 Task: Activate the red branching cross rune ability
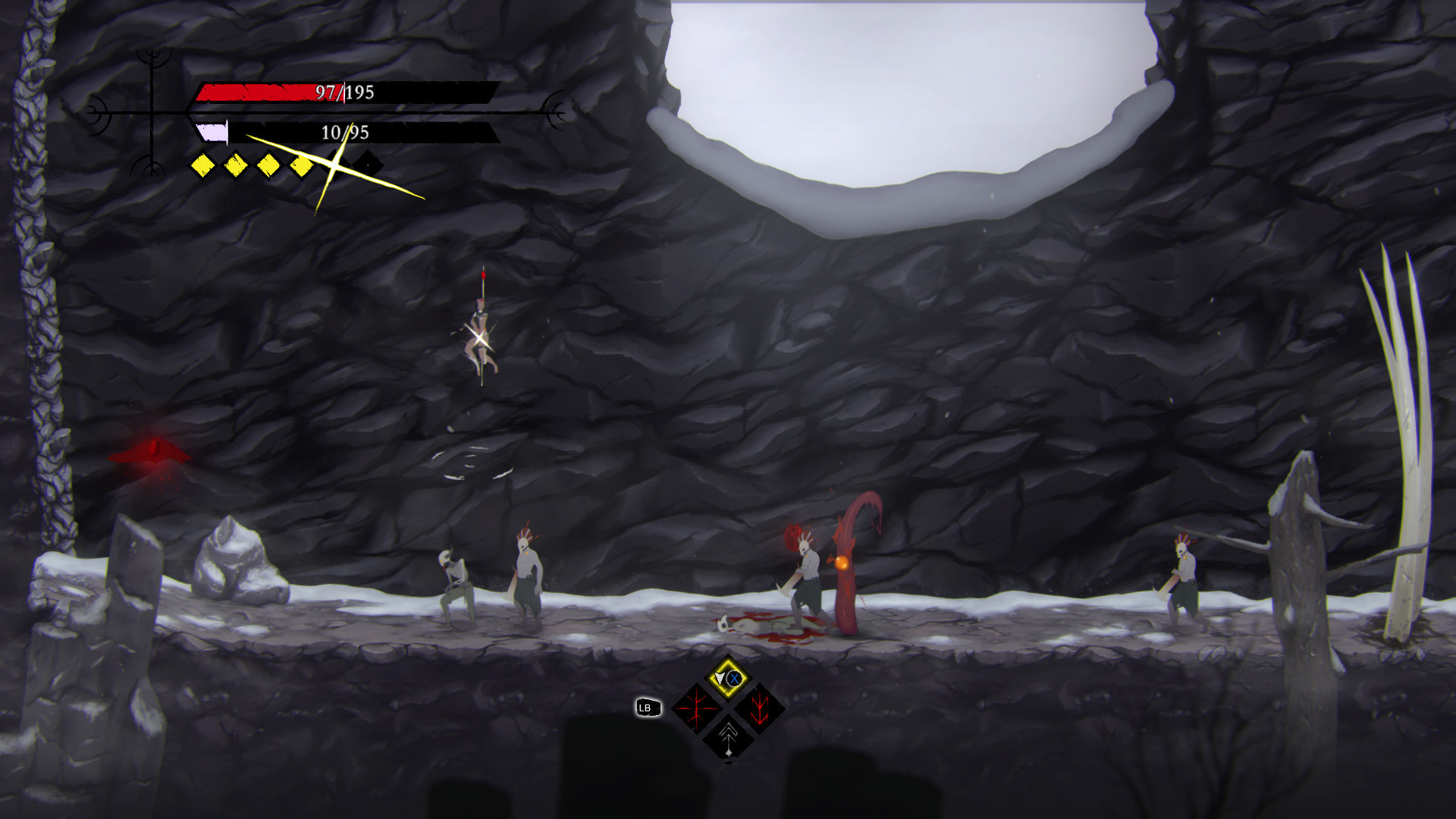[x=696, y=709]
